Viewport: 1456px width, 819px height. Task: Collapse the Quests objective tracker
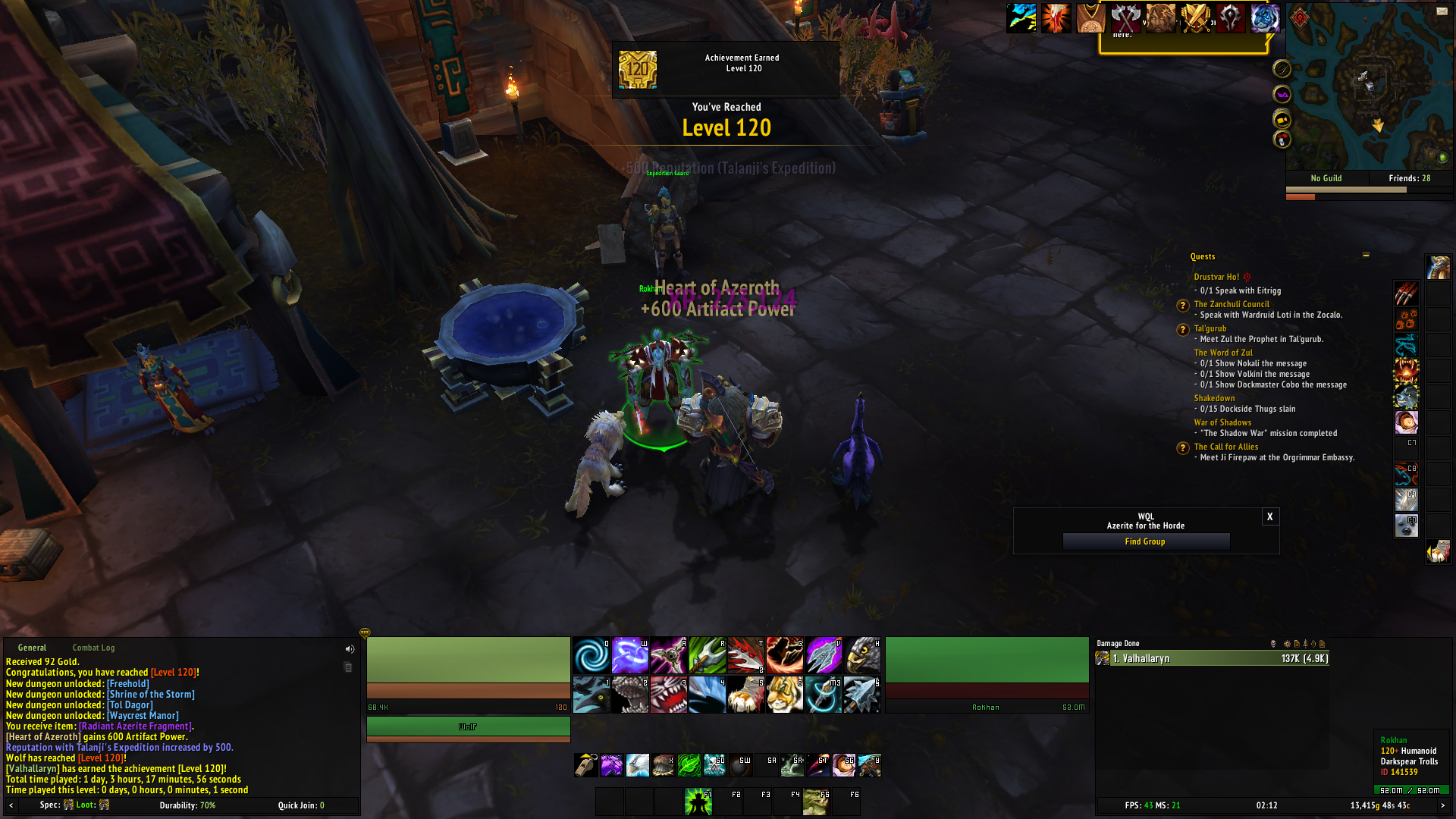(1365, 256)
